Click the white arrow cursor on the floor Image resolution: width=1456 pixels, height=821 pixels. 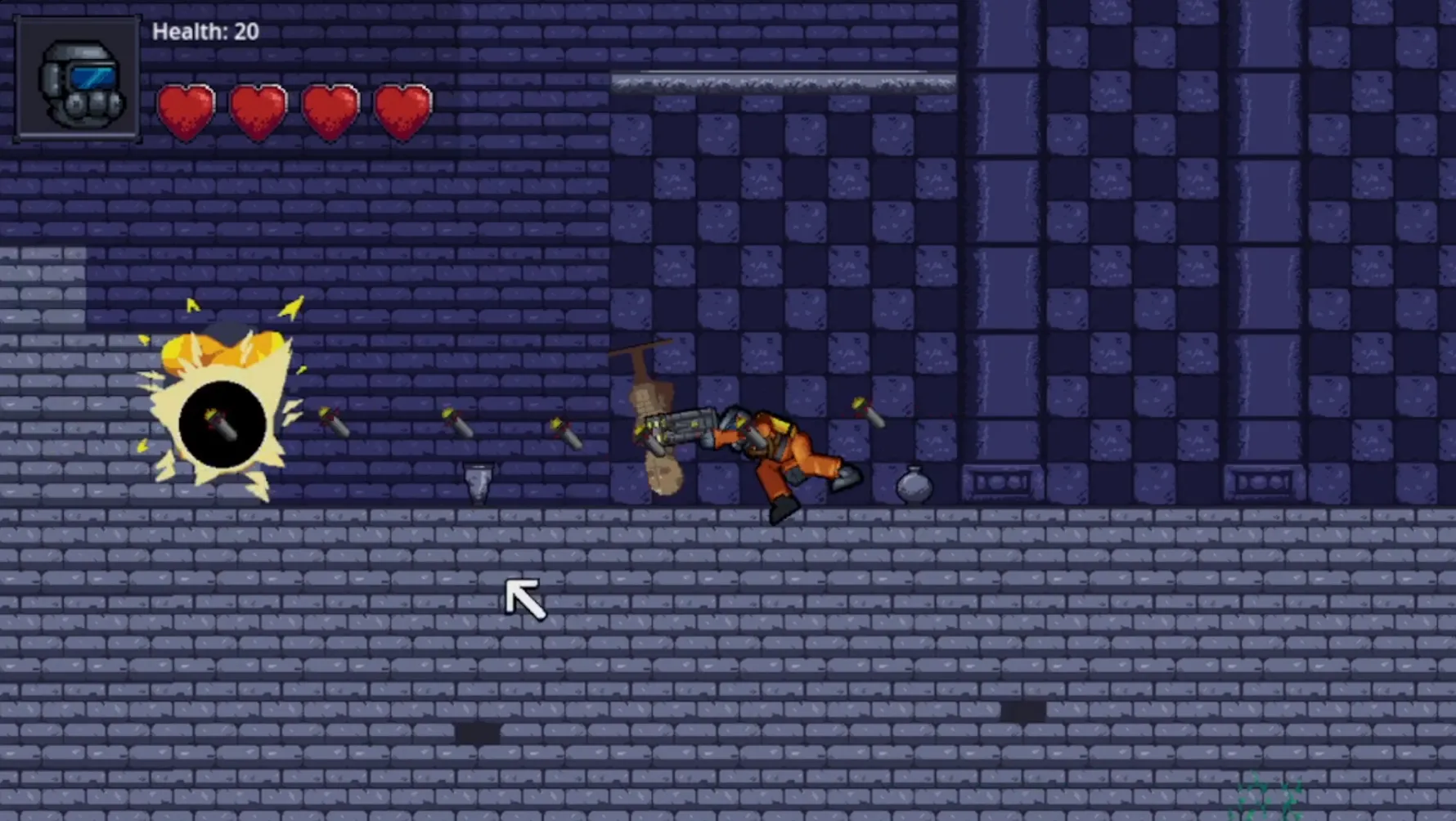(525, 599)
